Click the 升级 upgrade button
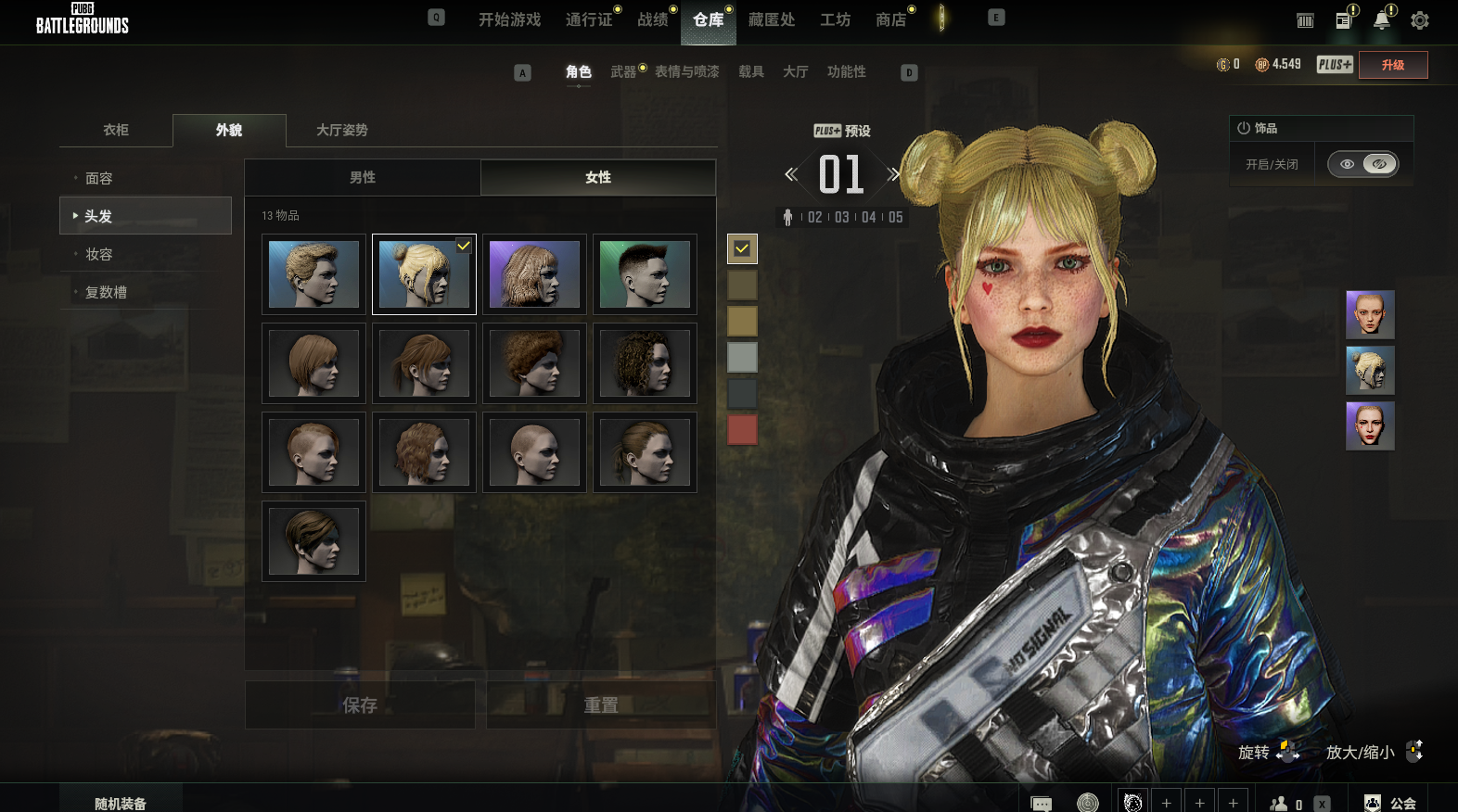This screenshot has height=812, width=1458. [1392, 65]
